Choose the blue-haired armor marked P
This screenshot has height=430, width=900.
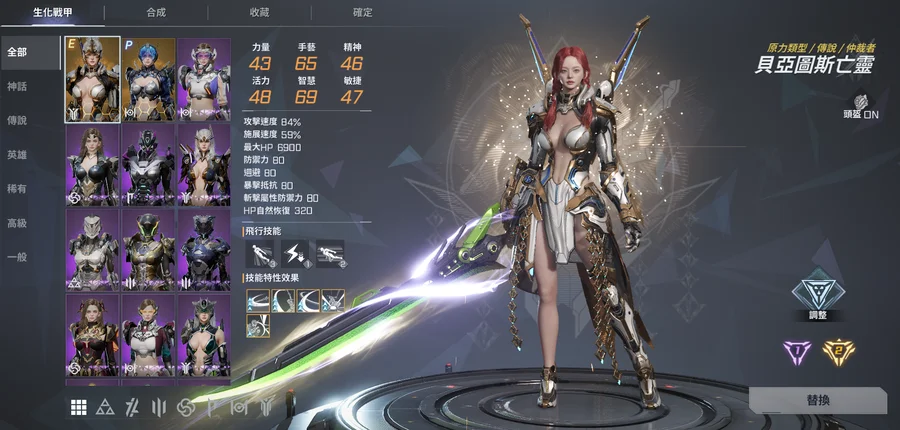click(x=148, y=79)
